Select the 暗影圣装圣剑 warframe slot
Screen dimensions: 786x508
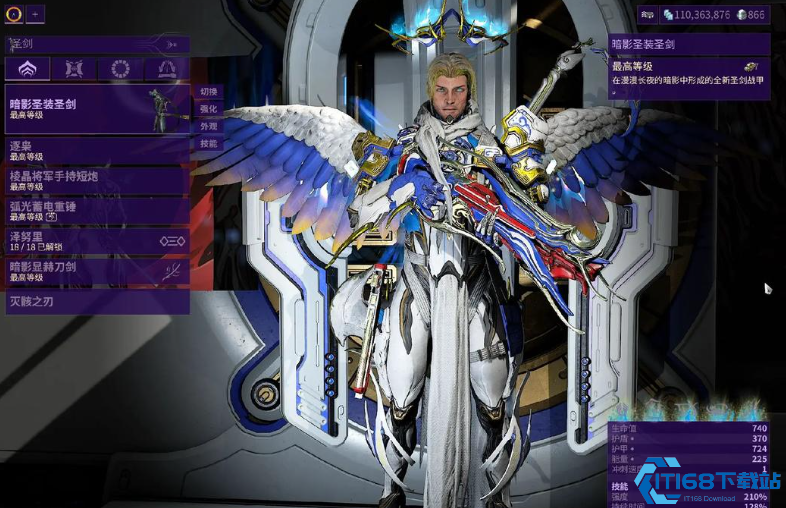click(97, 109)
